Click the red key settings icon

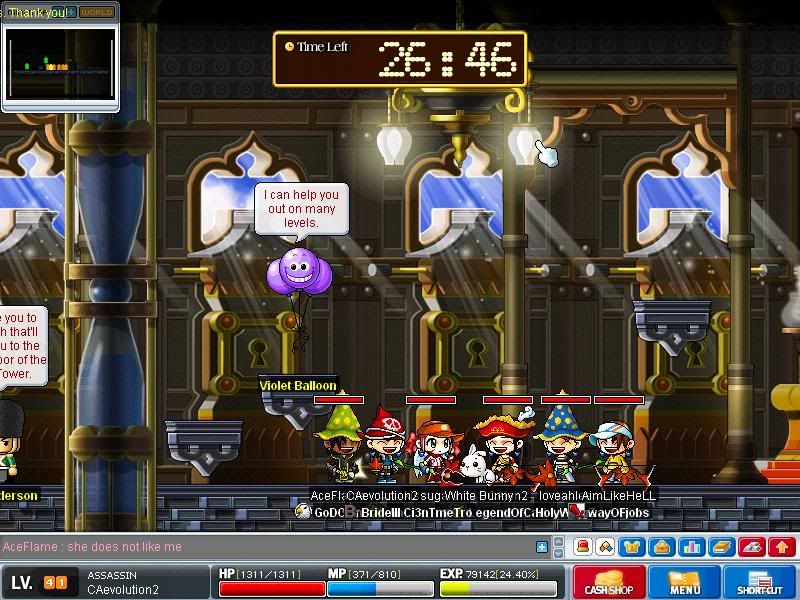[x=752, y=547]
